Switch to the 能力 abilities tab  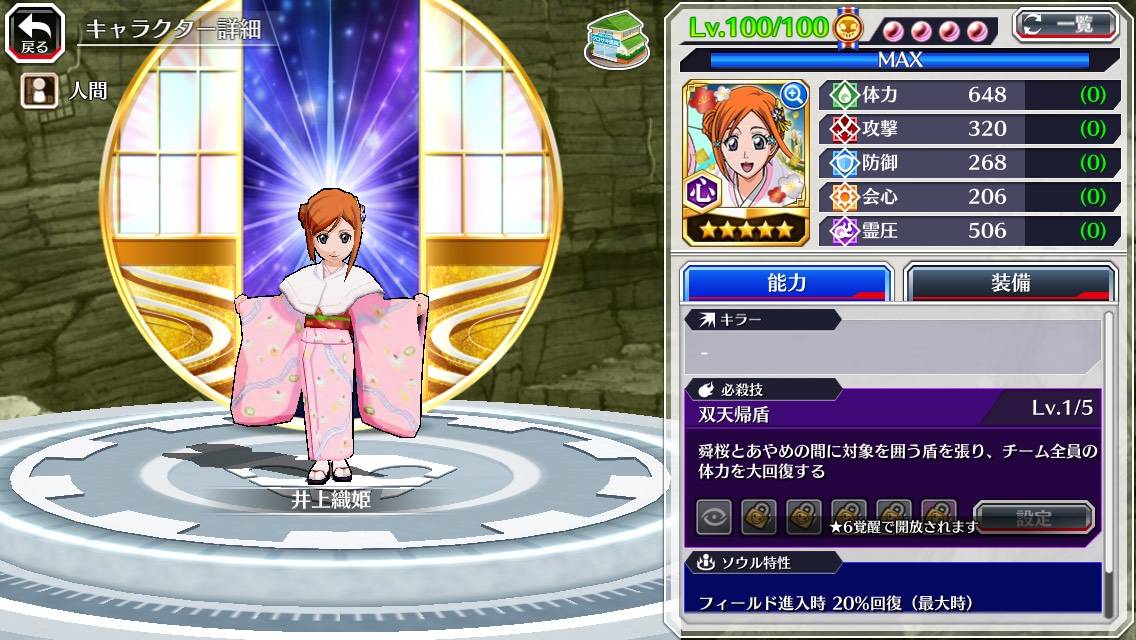coord(786,283)
